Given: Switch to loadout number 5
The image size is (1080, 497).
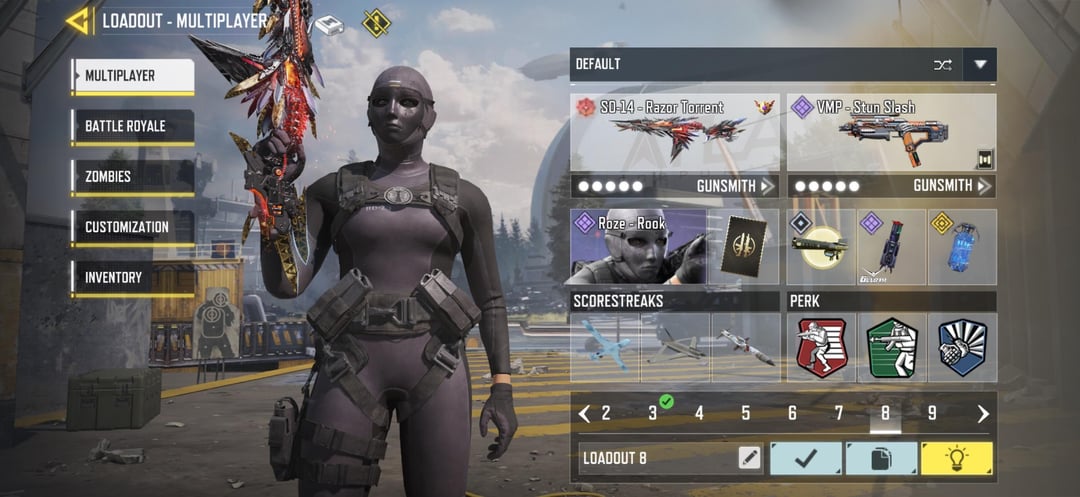Looking at the screenshot, I should 745,413.
